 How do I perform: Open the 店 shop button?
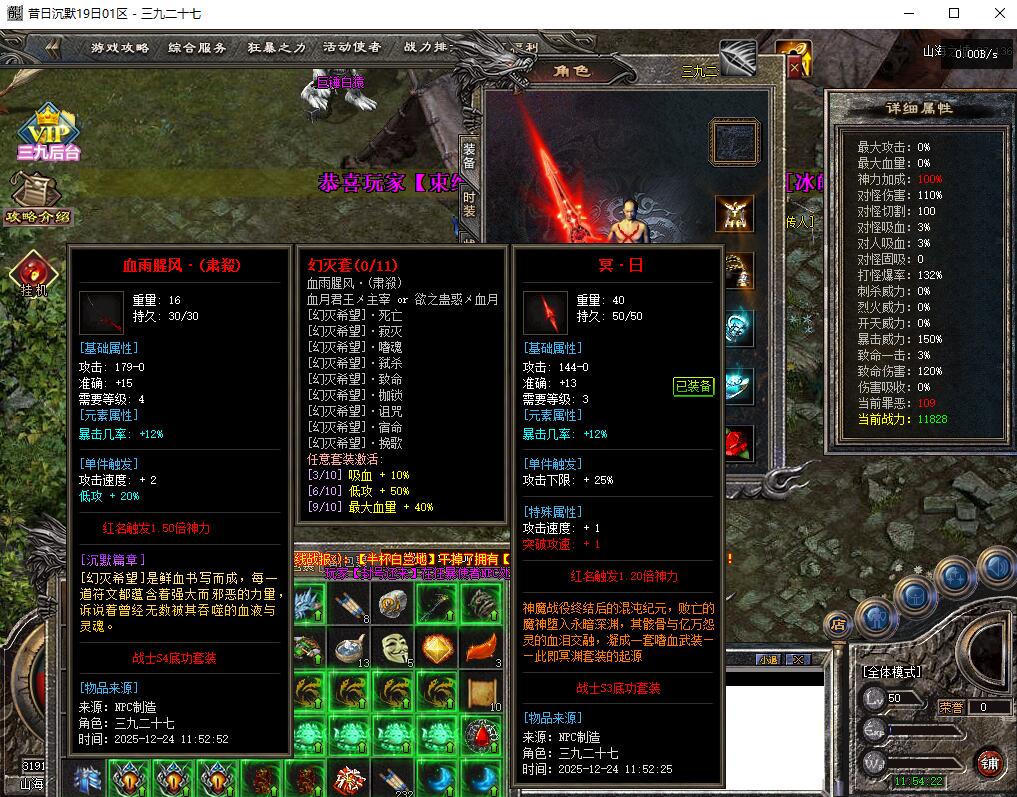(839, 624)
